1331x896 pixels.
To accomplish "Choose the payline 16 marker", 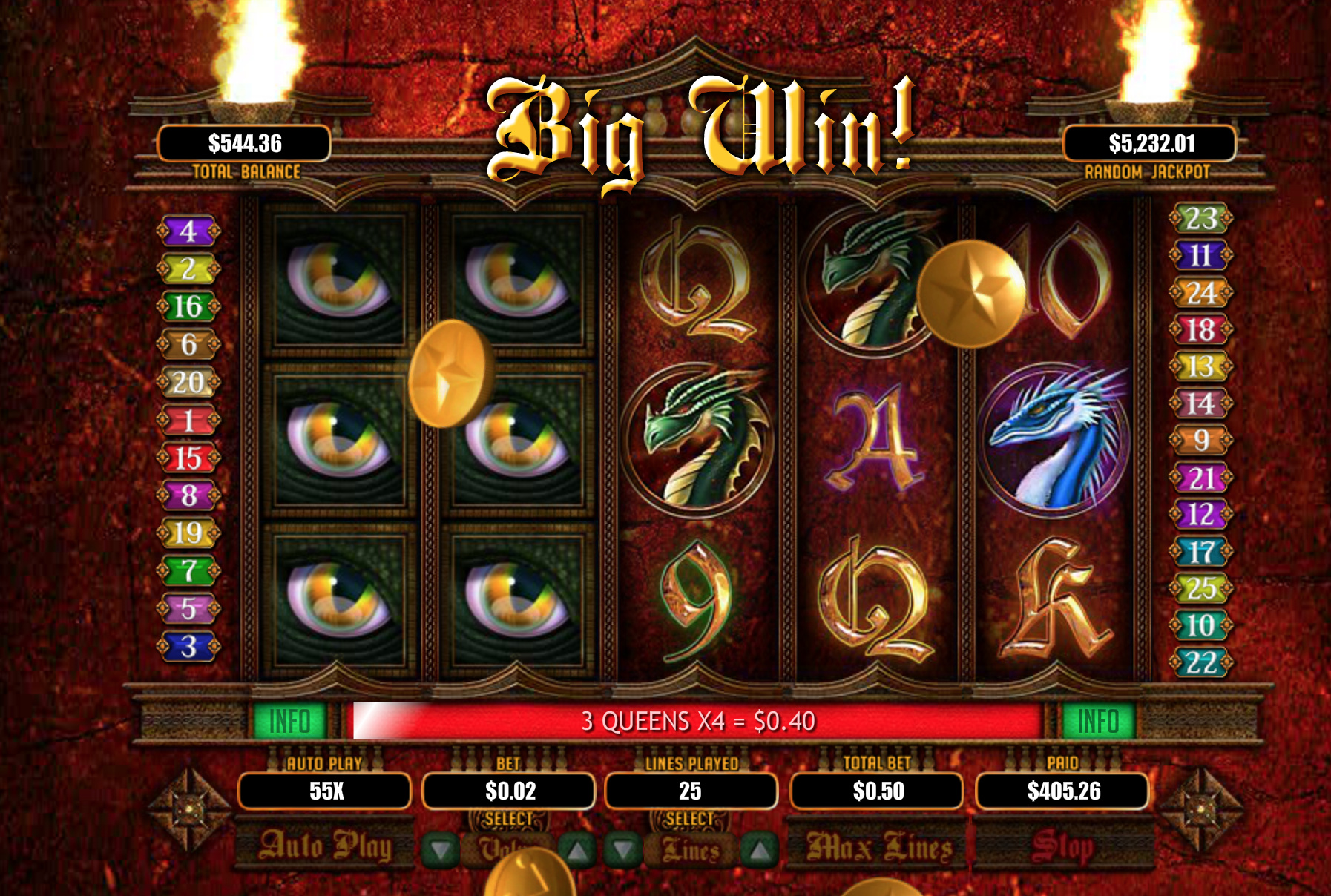I will [x=188, y=306].
